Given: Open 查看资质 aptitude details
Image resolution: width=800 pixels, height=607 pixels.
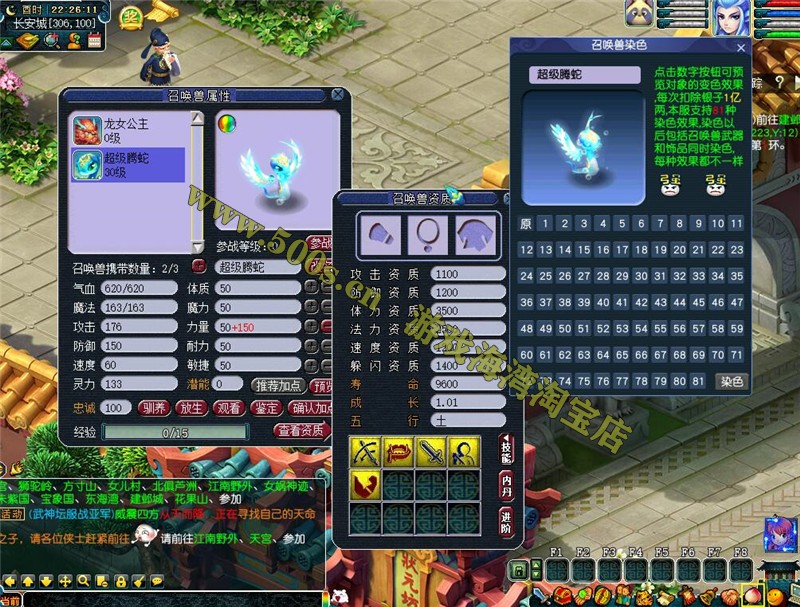Looking at the screenshot, I should pyautogui.click(x=301, y=431).
